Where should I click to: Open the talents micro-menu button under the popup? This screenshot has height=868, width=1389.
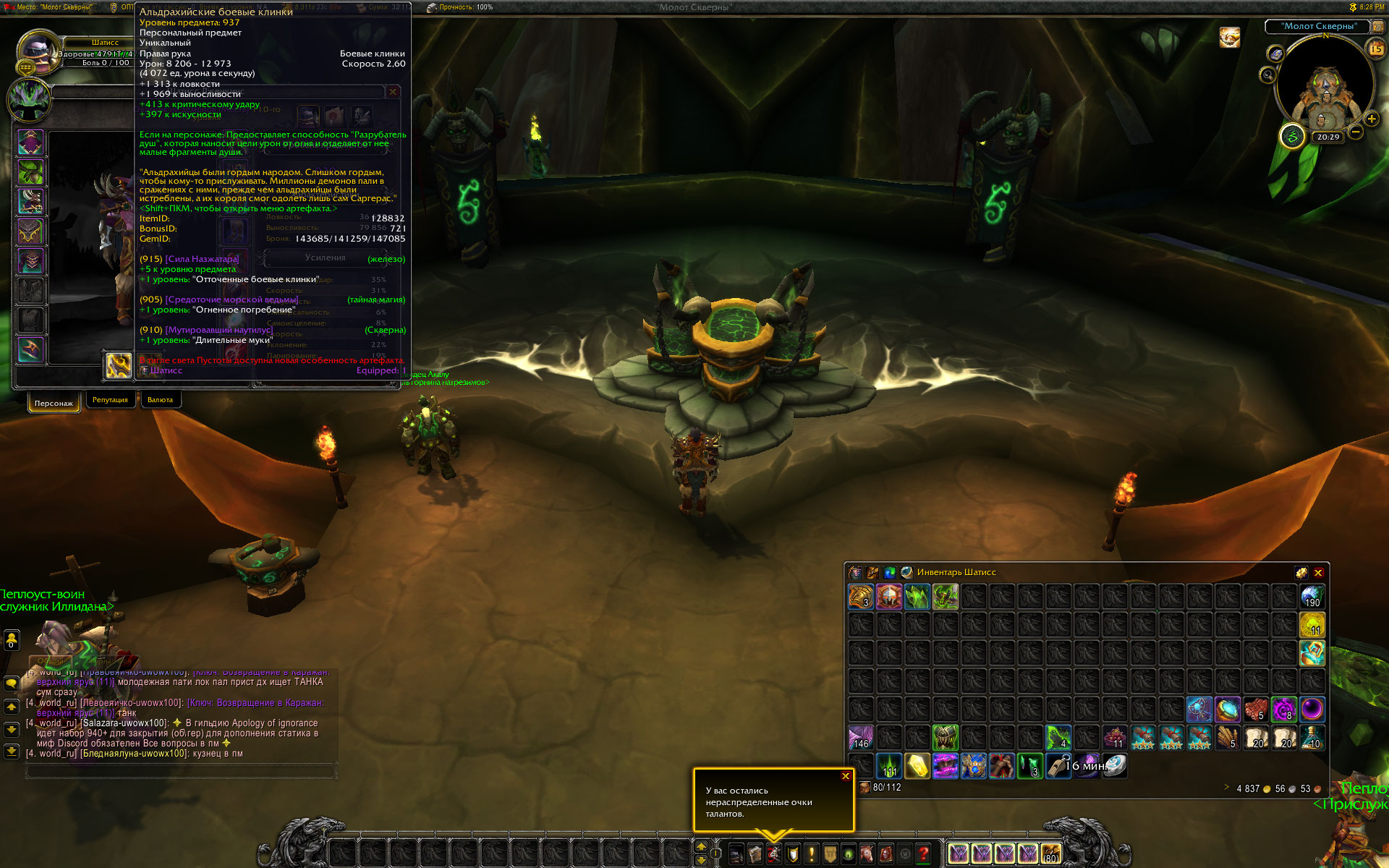coord(774,854)
